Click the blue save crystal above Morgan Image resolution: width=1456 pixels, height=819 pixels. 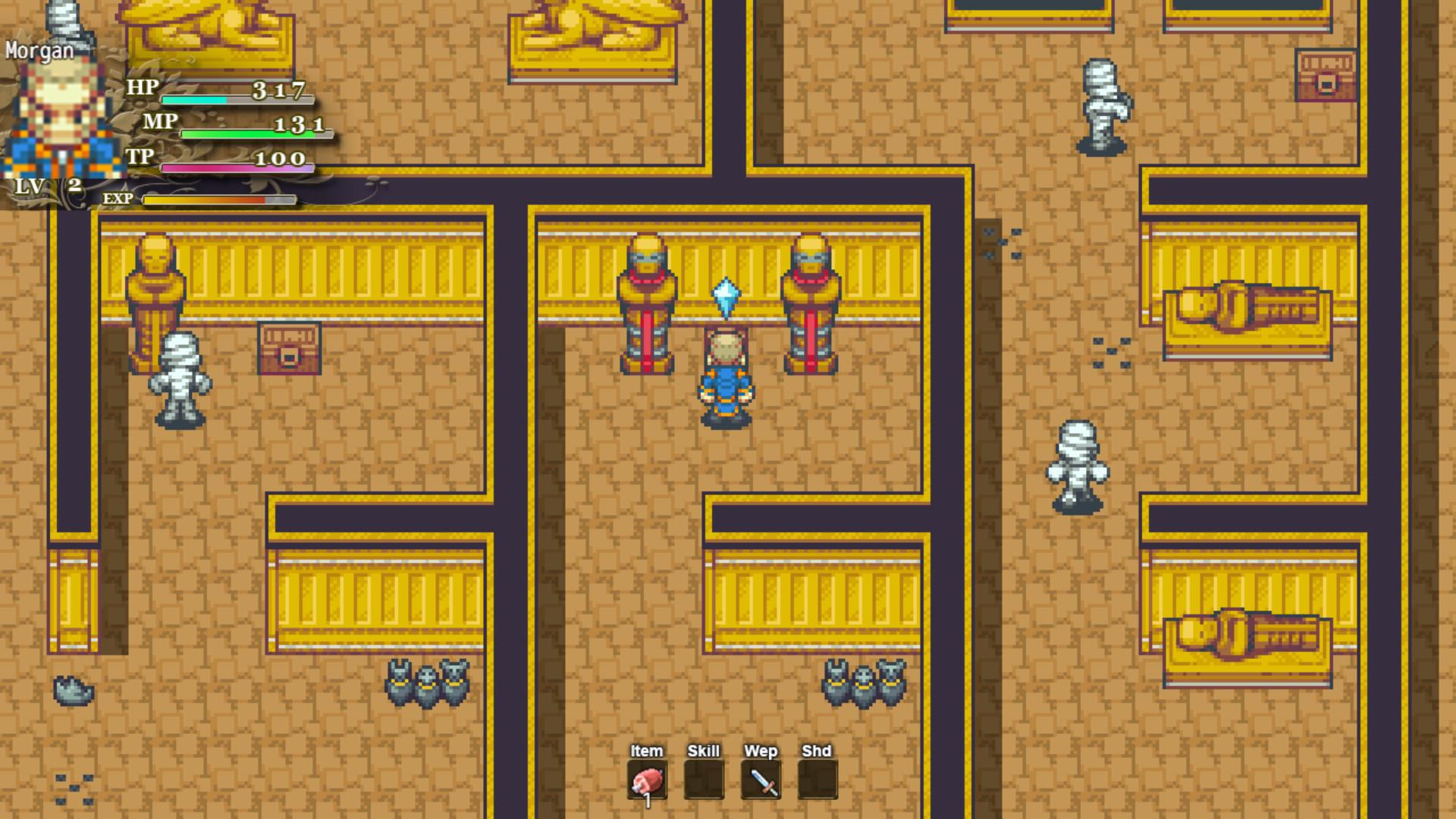tap(726, 296)
